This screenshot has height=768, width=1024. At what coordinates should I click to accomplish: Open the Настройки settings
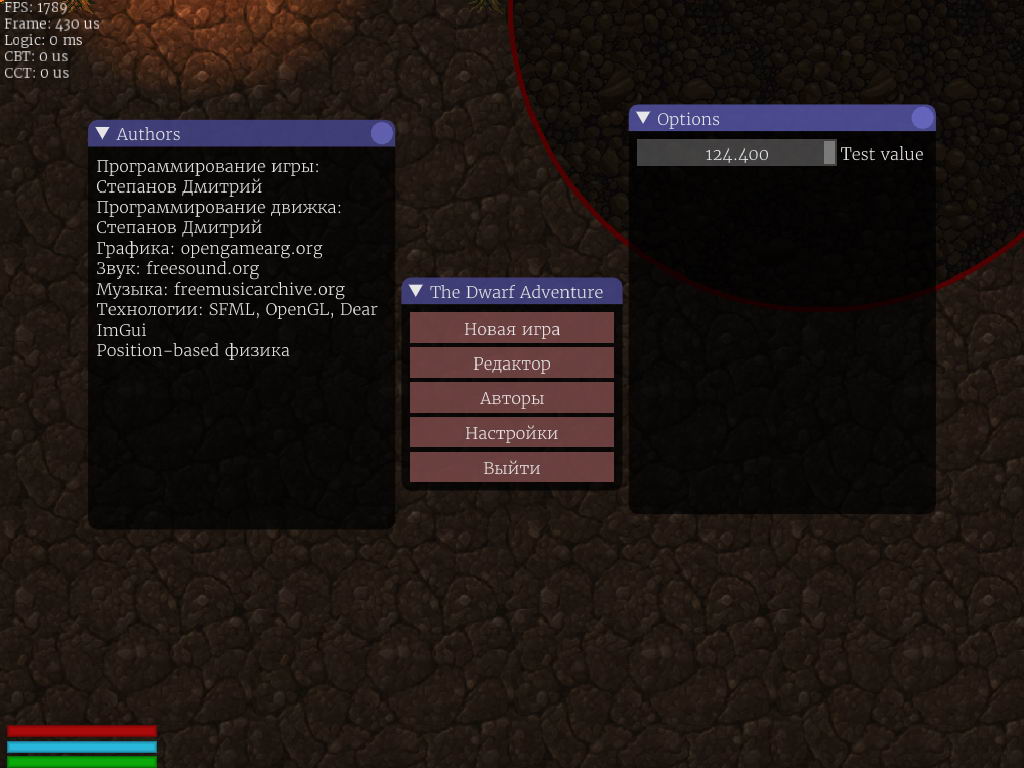pos(511,433)
